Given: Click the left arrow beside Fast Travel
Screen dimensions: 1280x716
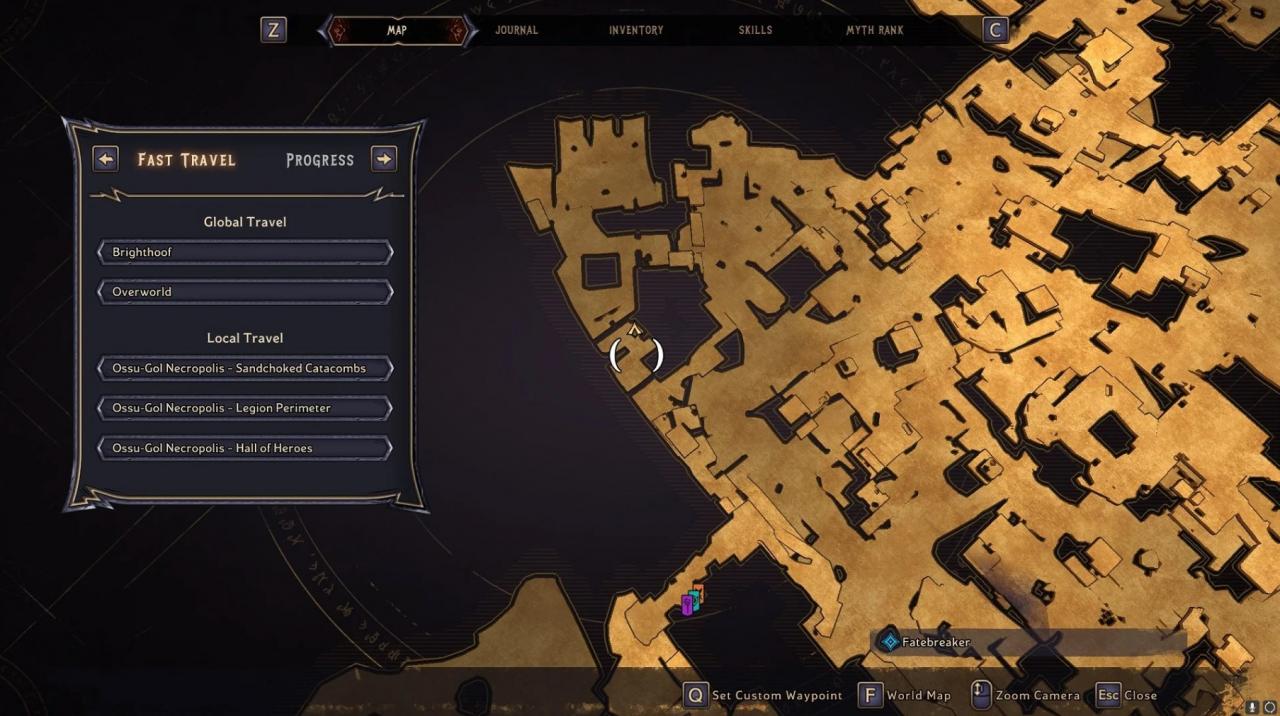Looking at the screenshot, I should click(x=106, y=159).
